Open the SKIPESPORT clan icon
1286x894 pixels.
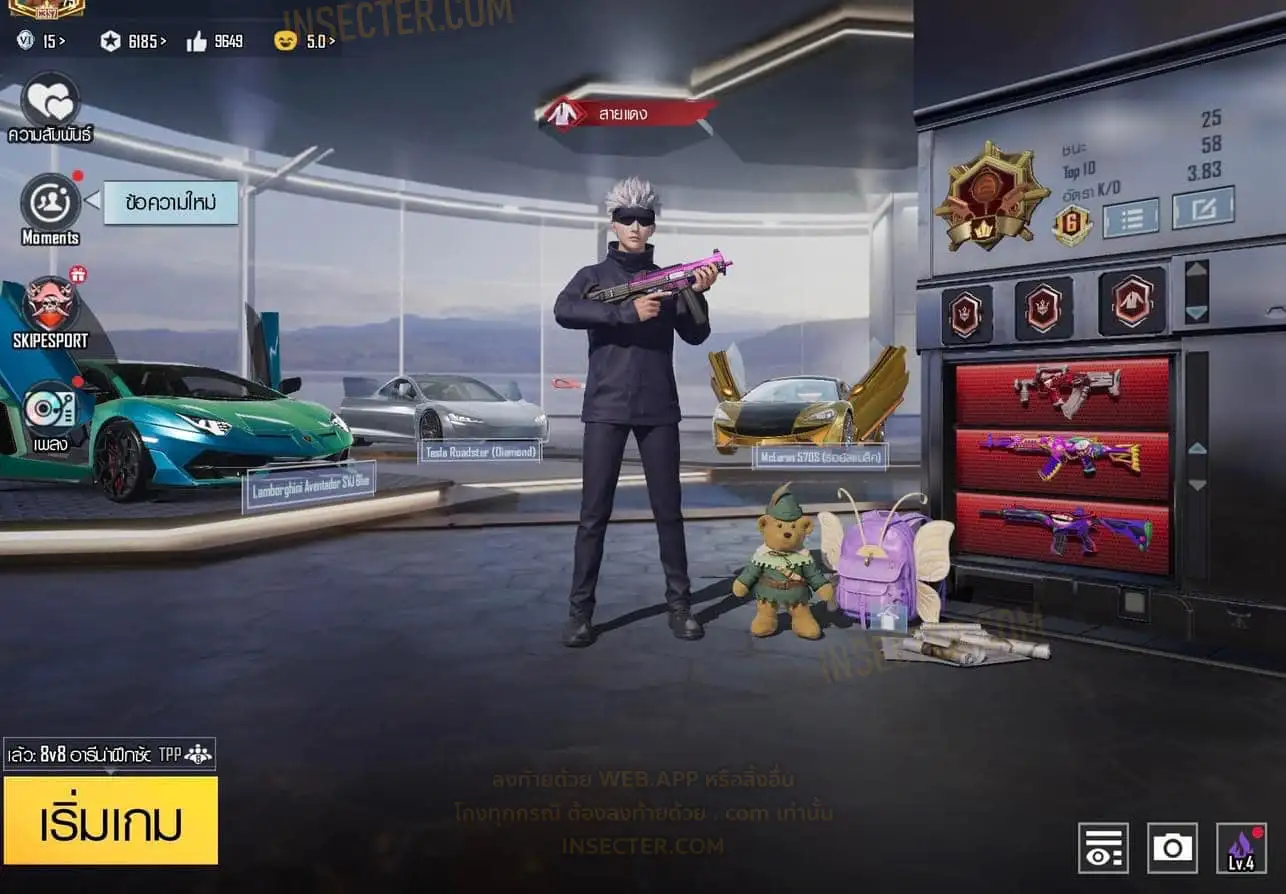coord(50,305)
